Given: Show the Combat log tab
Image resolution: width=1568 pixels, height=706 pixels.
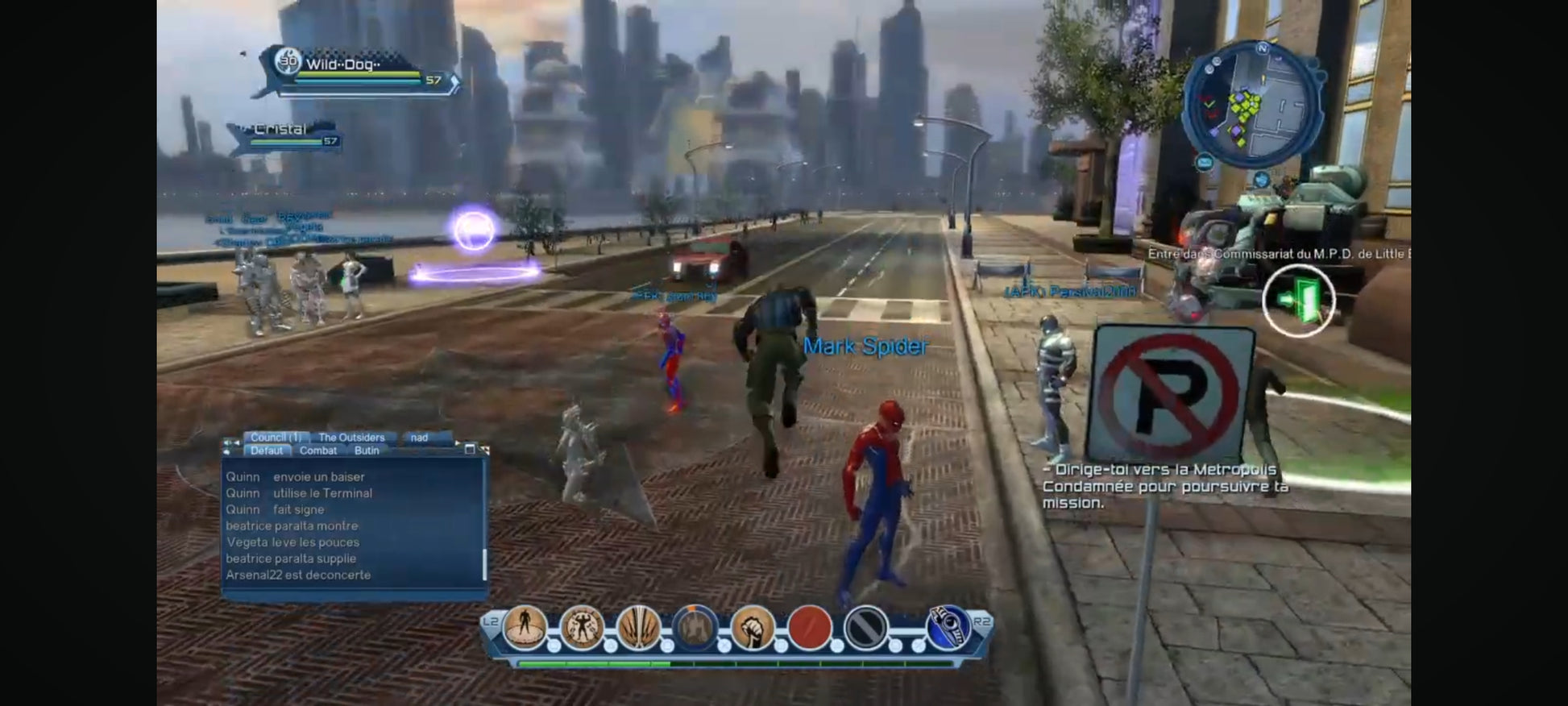Looking at the screenshot, I should tap(318, 451).
